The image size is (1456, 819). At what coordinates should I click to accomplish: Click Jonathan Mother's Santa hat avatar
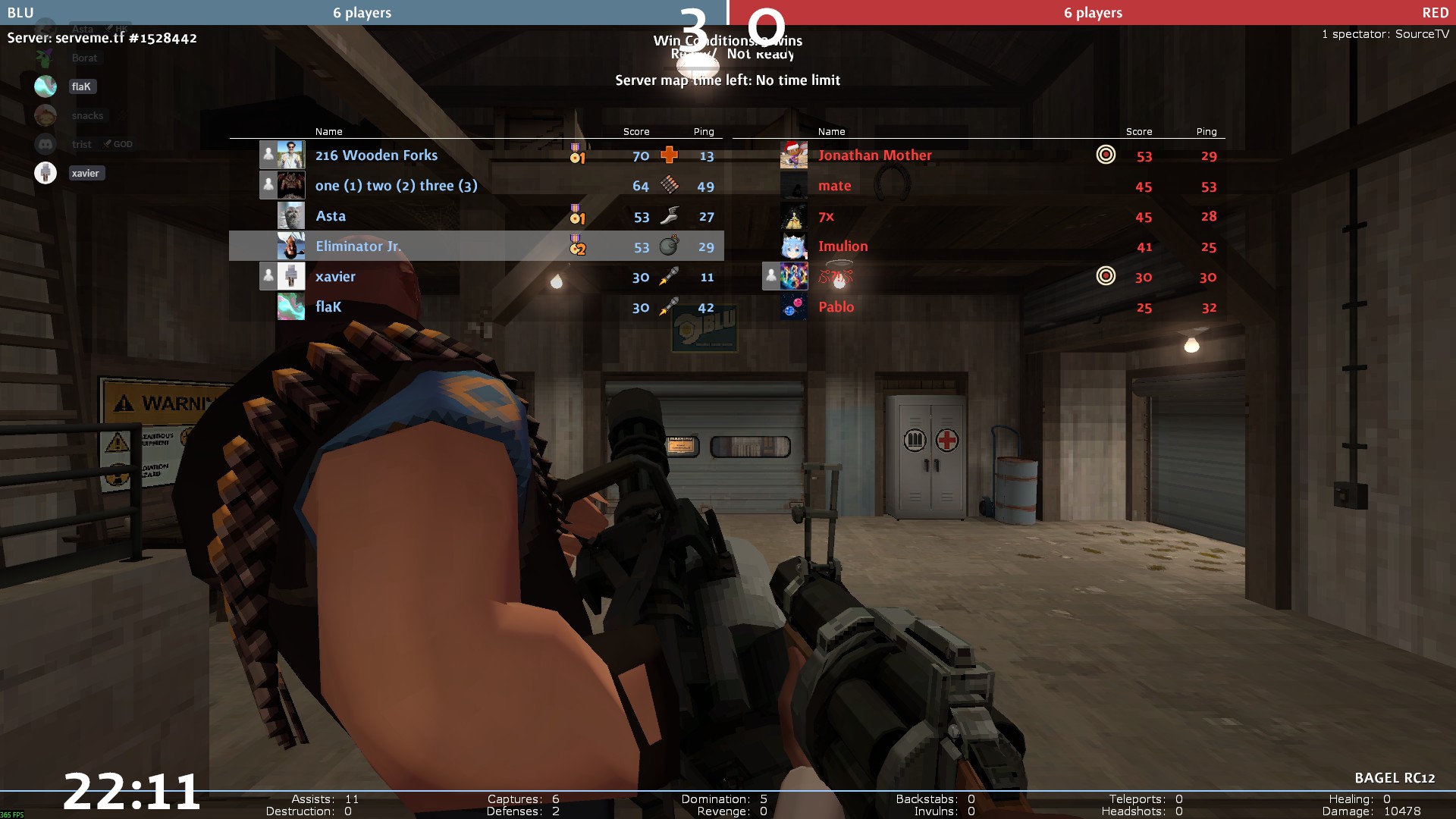point(793,155)
